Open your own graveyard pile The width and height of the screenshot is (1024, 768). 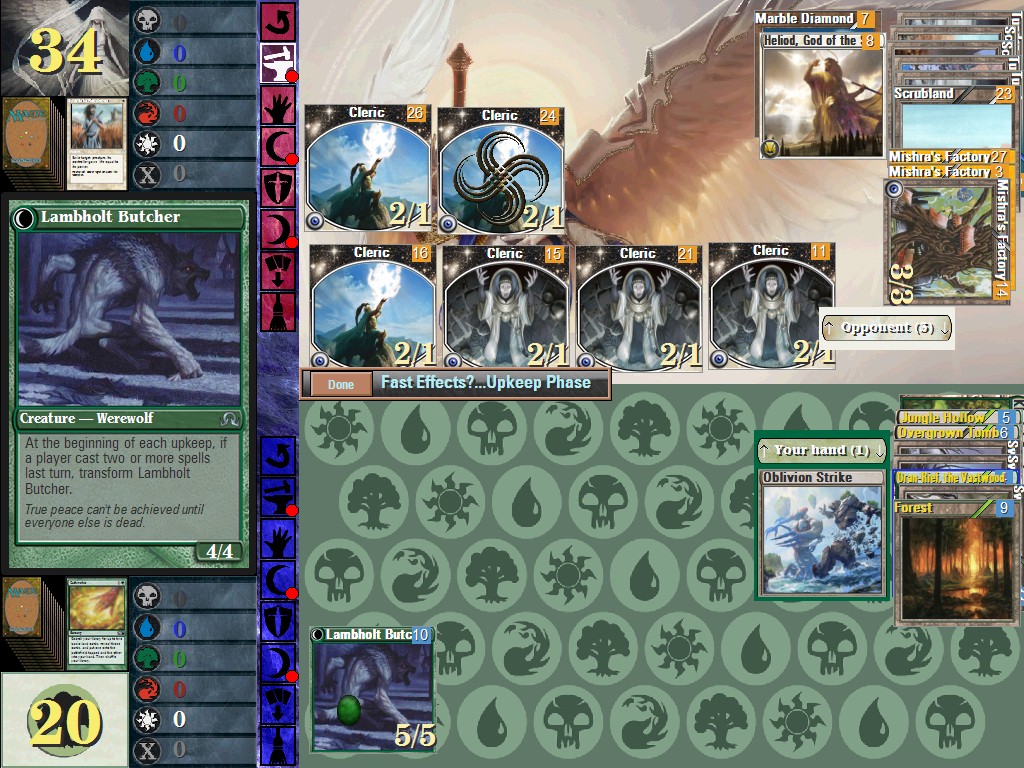tap(96, 623)
